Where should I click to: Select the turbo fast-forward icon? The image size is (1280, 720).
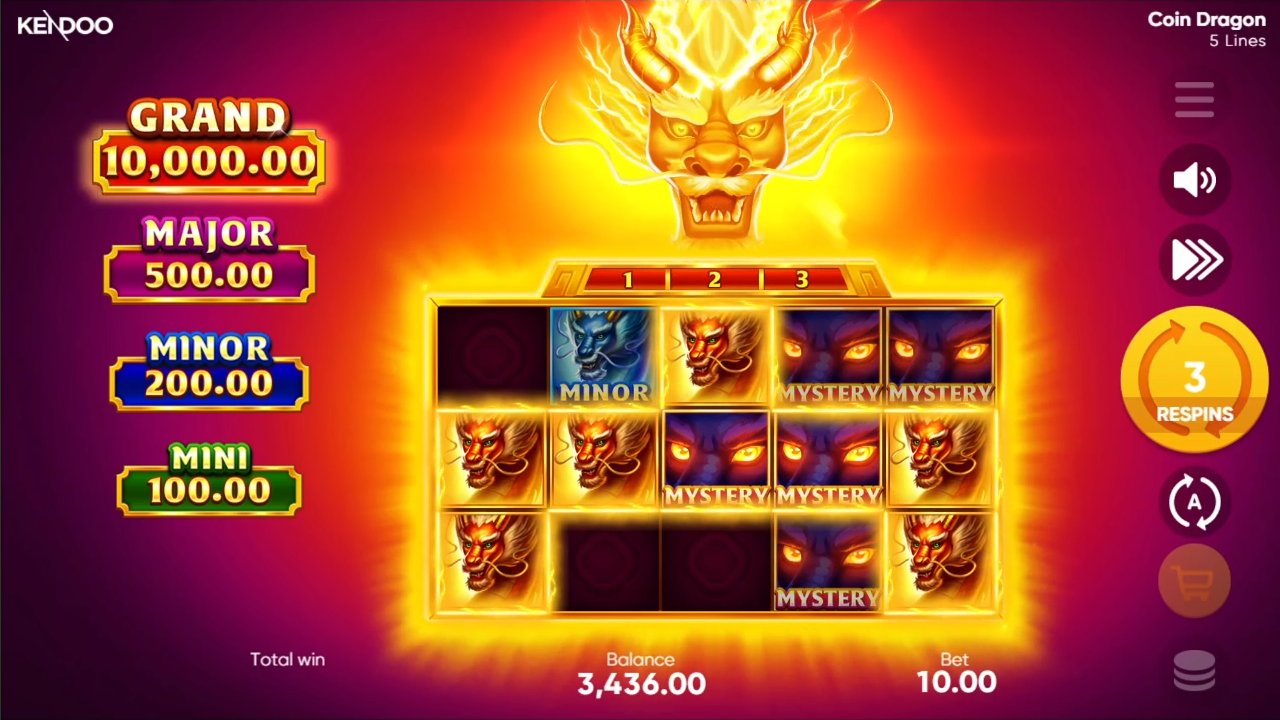pos(1194,260)
